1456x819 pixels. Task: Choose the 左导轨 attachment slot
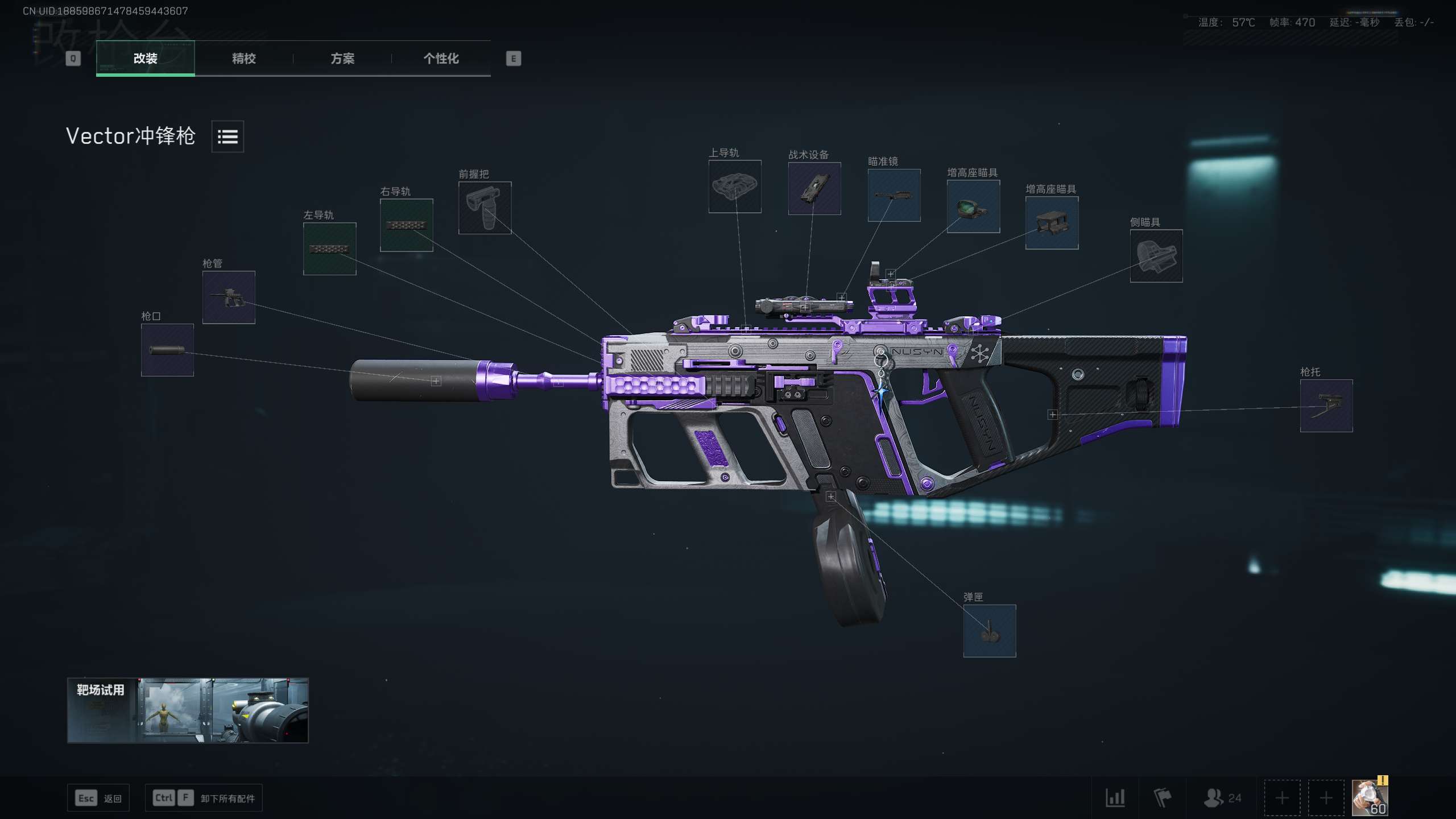click(329, 249)
